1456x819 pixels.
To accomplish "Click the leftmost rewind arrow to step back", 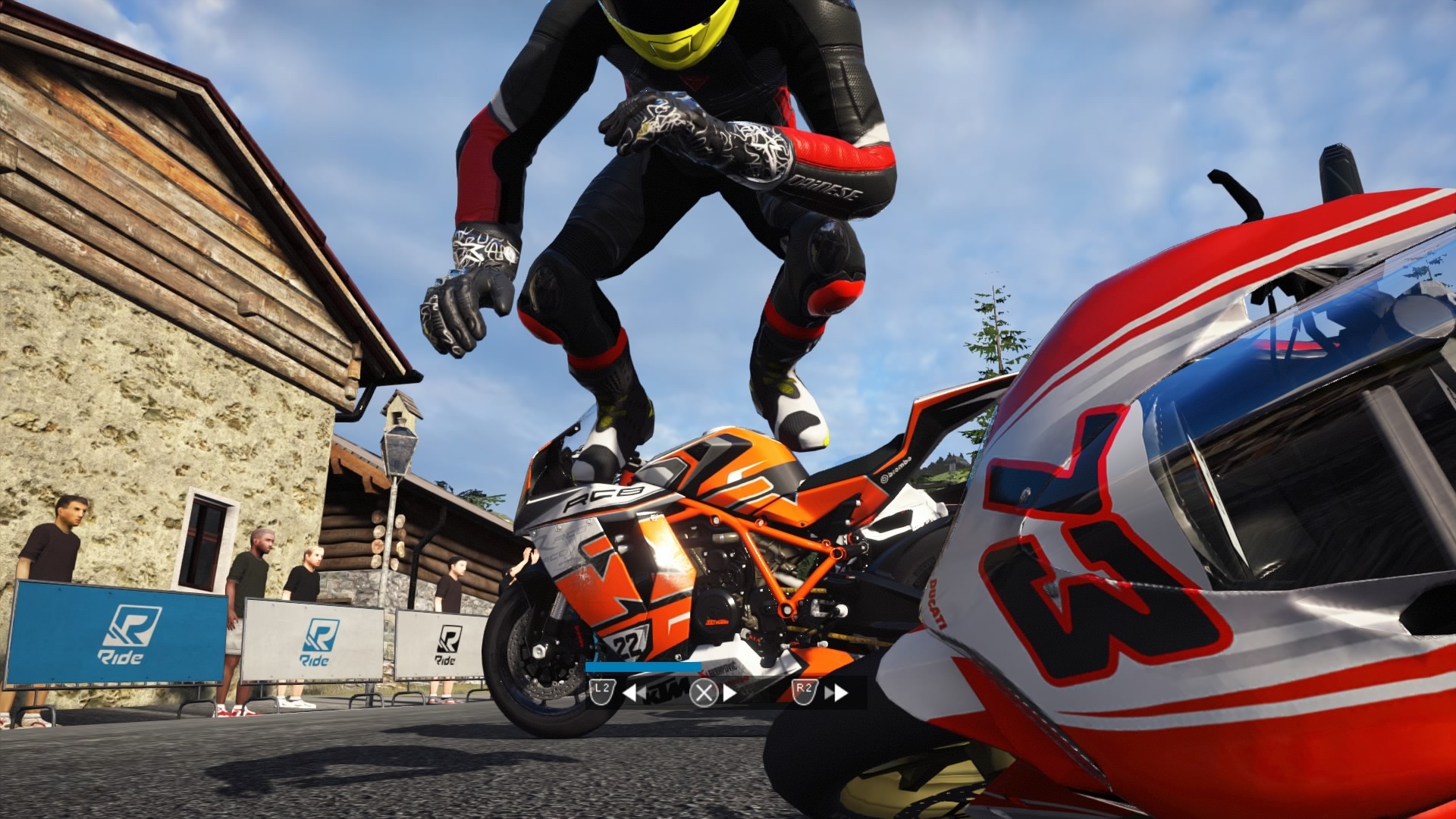I will tap(629, 692).
